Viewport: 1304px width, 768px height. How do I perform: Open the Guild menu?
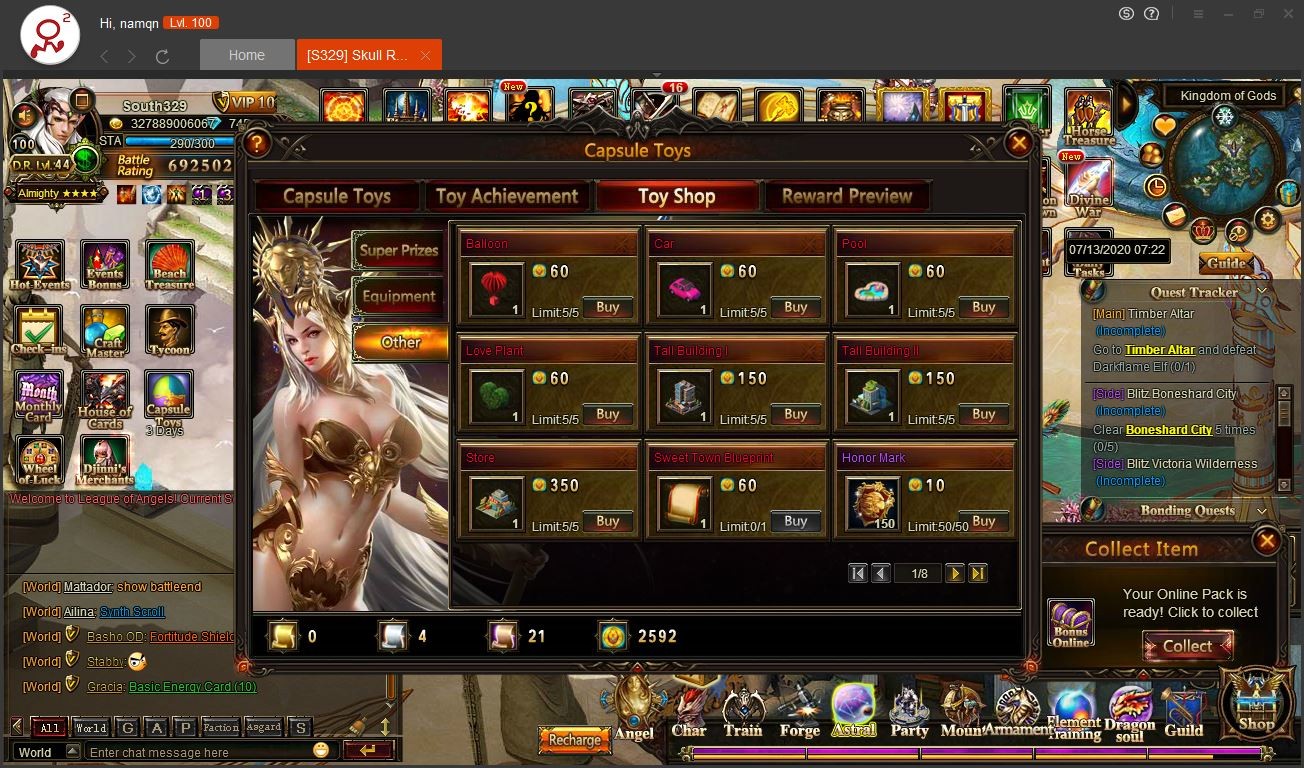pyautogui.click(x=1183, y=712)
